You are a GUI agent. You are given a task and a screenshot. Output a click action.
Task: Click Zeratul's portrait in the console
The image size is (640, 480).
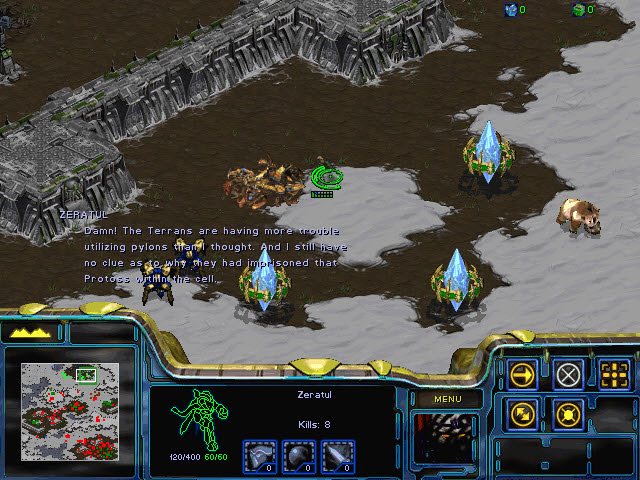pos(445,438)
